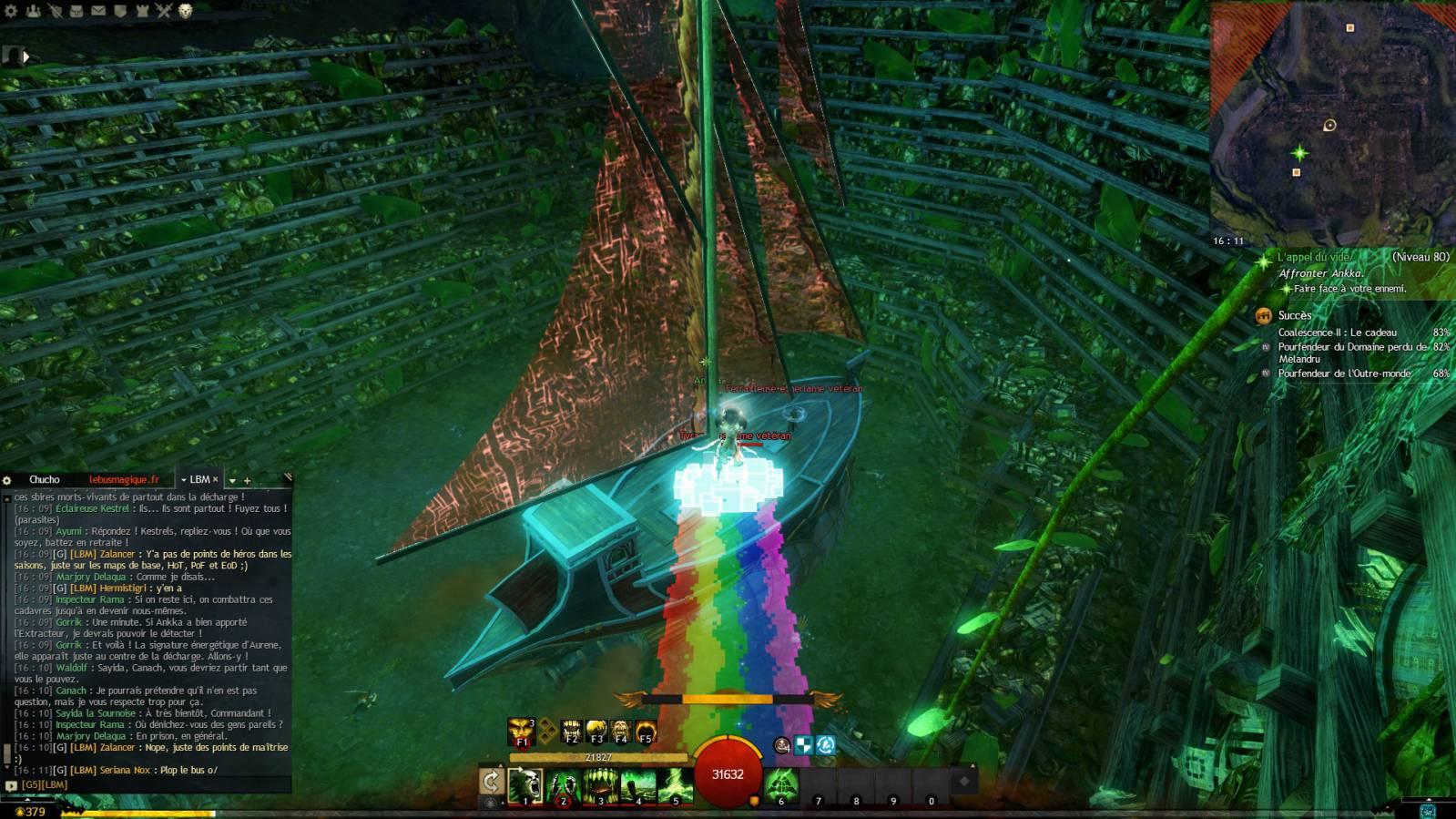Activate the green fanged jaws skill 3
The image size is (1456, 819).
600,785
